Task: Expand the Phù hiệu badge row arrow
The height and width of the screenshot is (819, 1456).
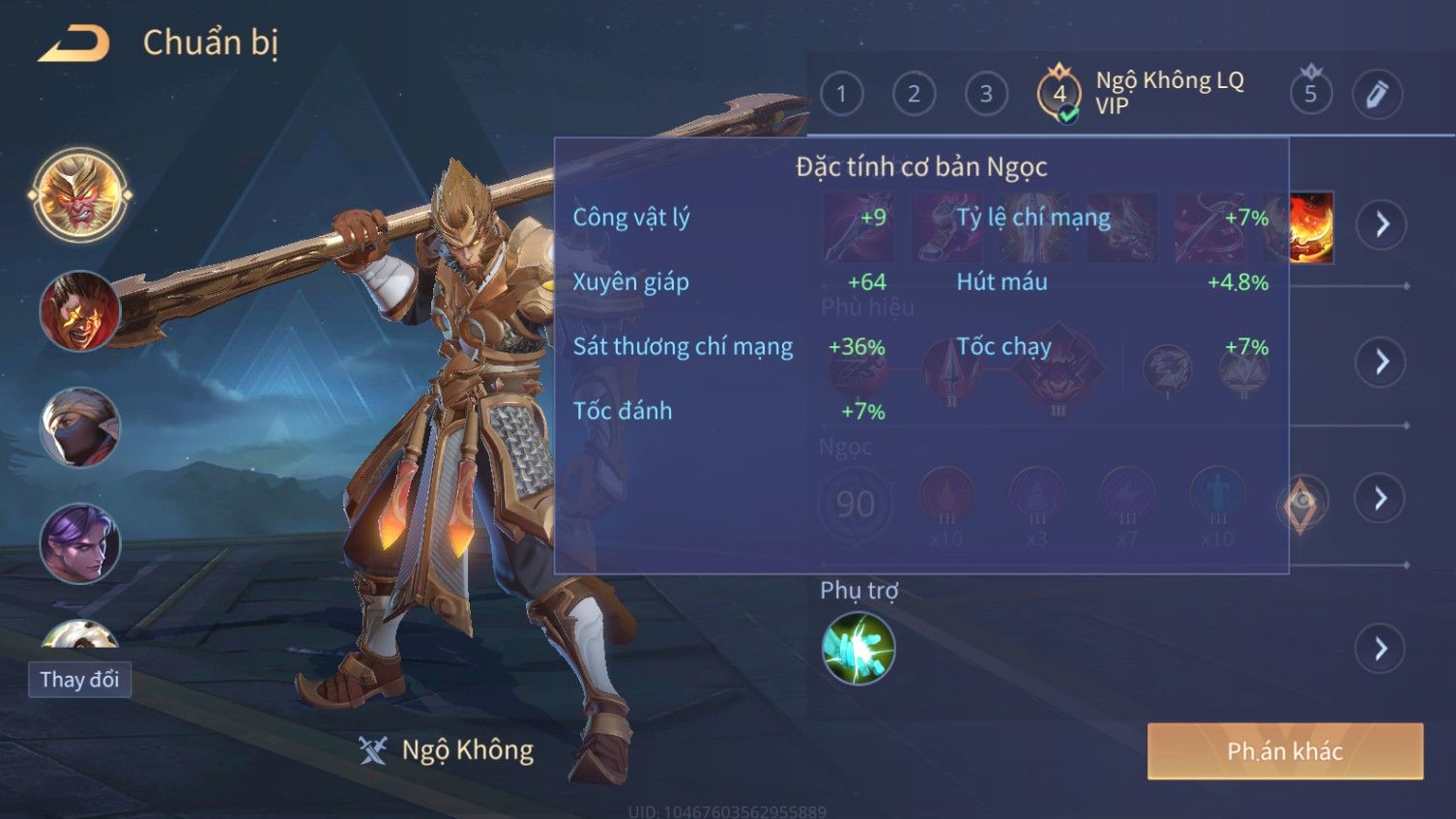Action: pos(1381,362)
